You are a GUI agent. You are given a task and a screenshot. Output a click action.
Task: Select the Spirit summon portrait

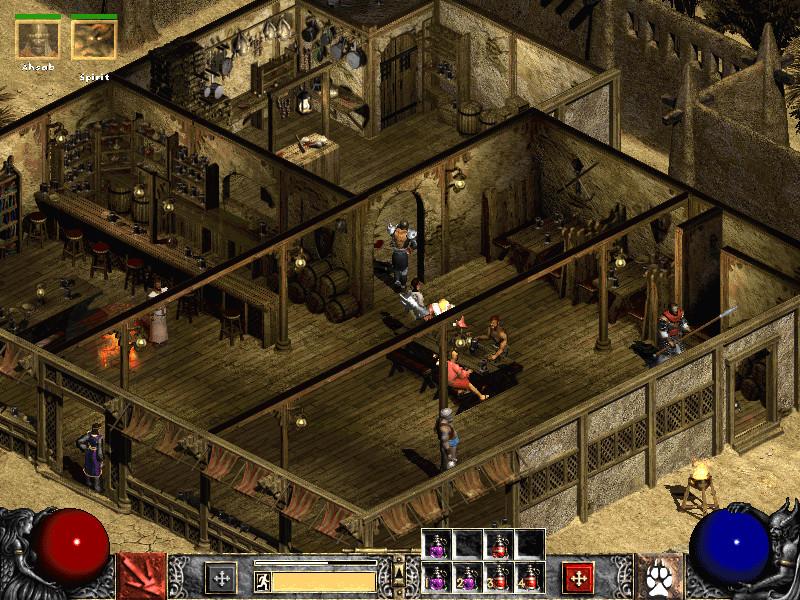(x=94, y=40)
